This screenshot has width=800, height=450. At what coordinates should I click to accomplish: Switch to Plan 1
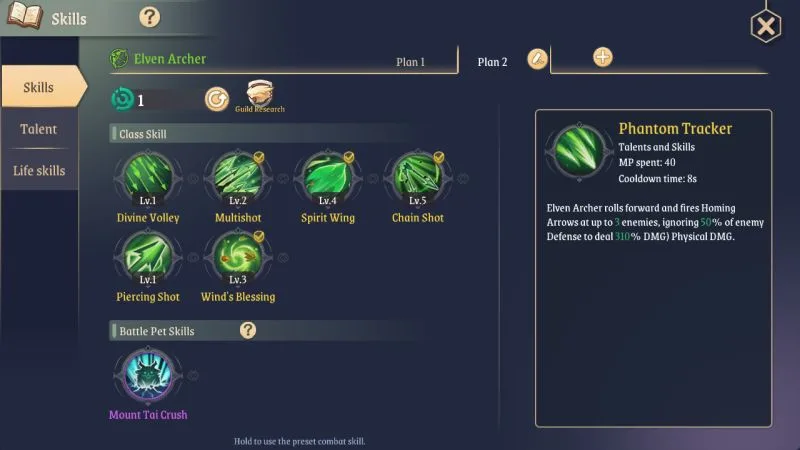[x=410, y=62]
